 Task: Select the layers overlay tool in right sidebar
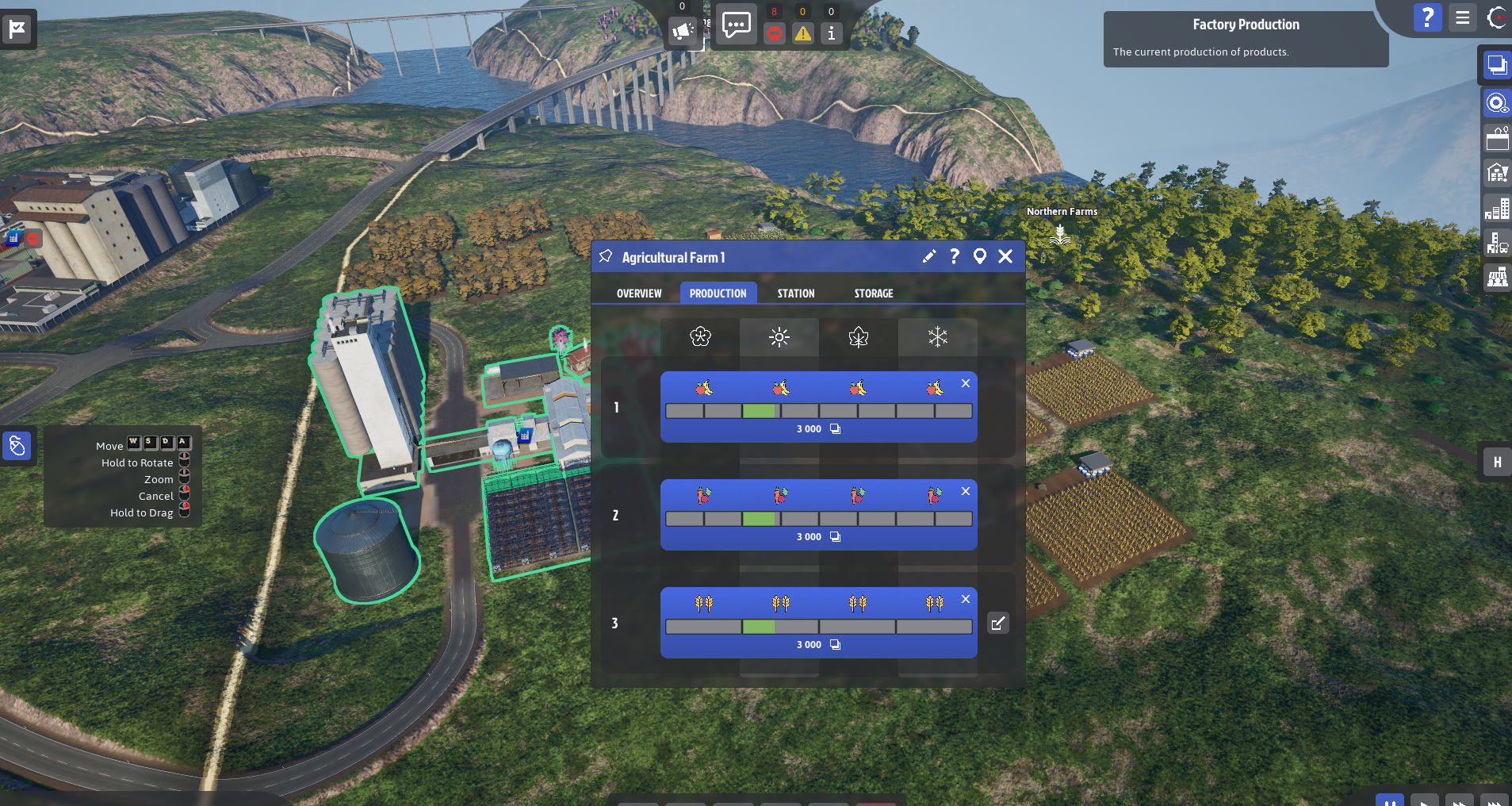point(1497,67)
